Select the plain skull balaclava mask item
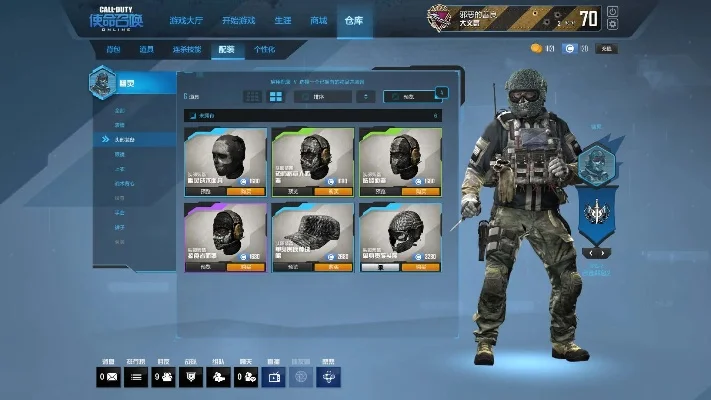 coord(225,156)
